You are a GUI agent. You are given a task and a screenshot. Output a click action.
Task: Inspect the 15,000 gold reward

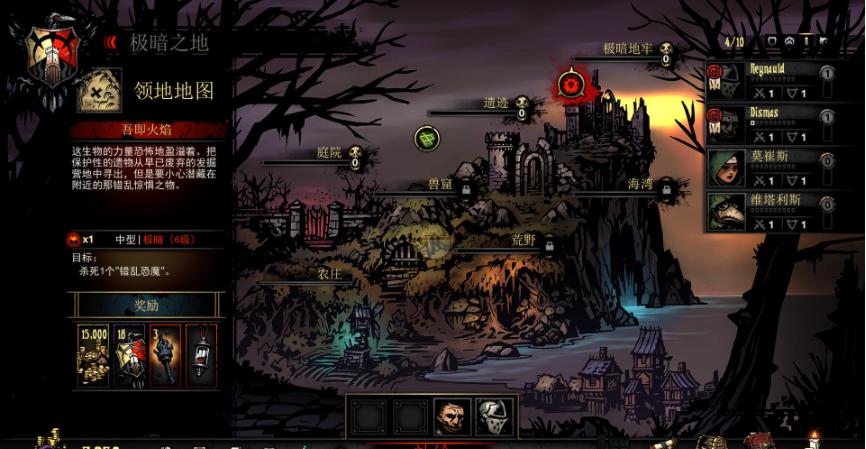coord(93,355)
